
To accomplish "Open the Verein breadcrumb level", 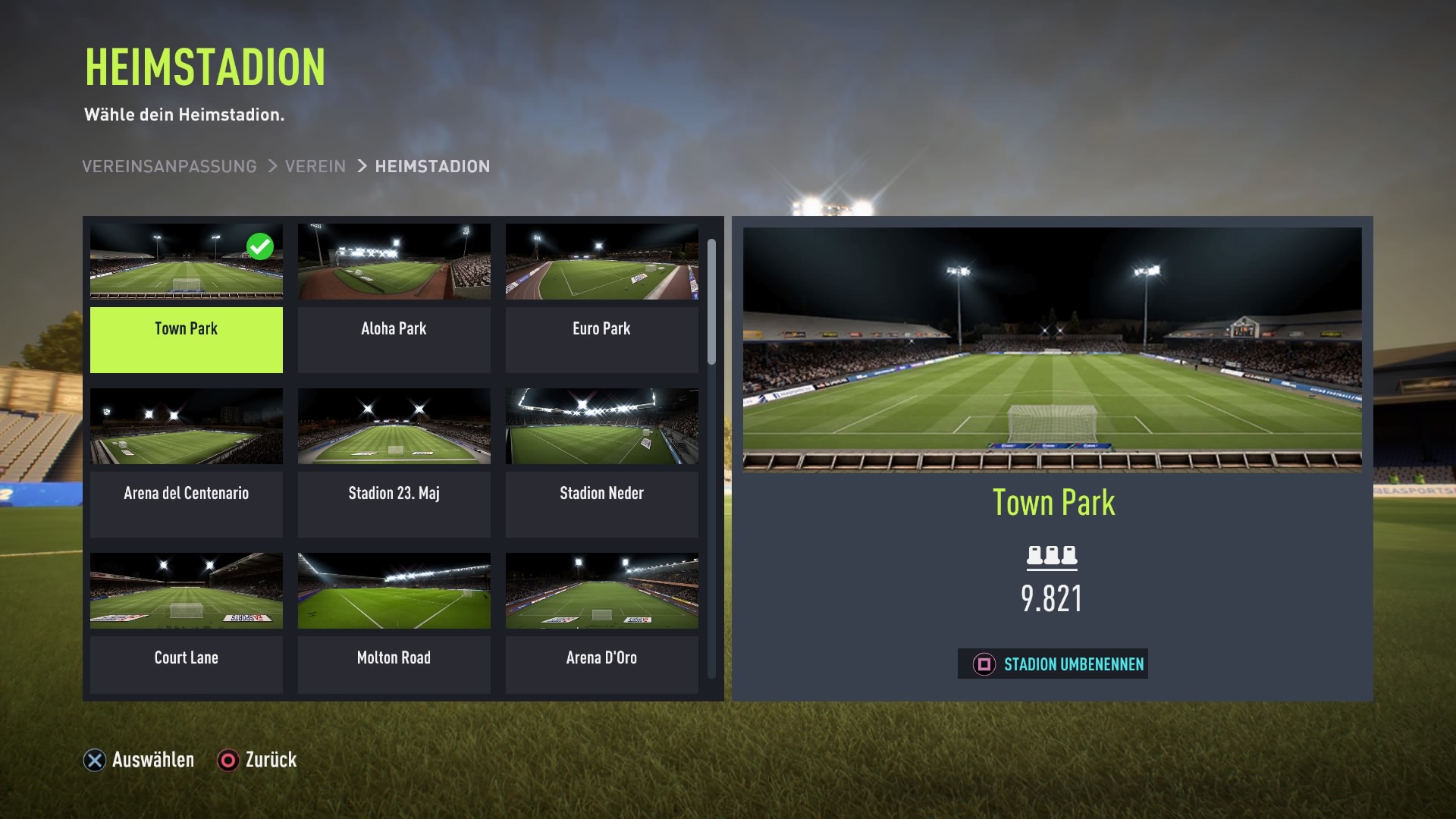I will (x=315, y=166).
